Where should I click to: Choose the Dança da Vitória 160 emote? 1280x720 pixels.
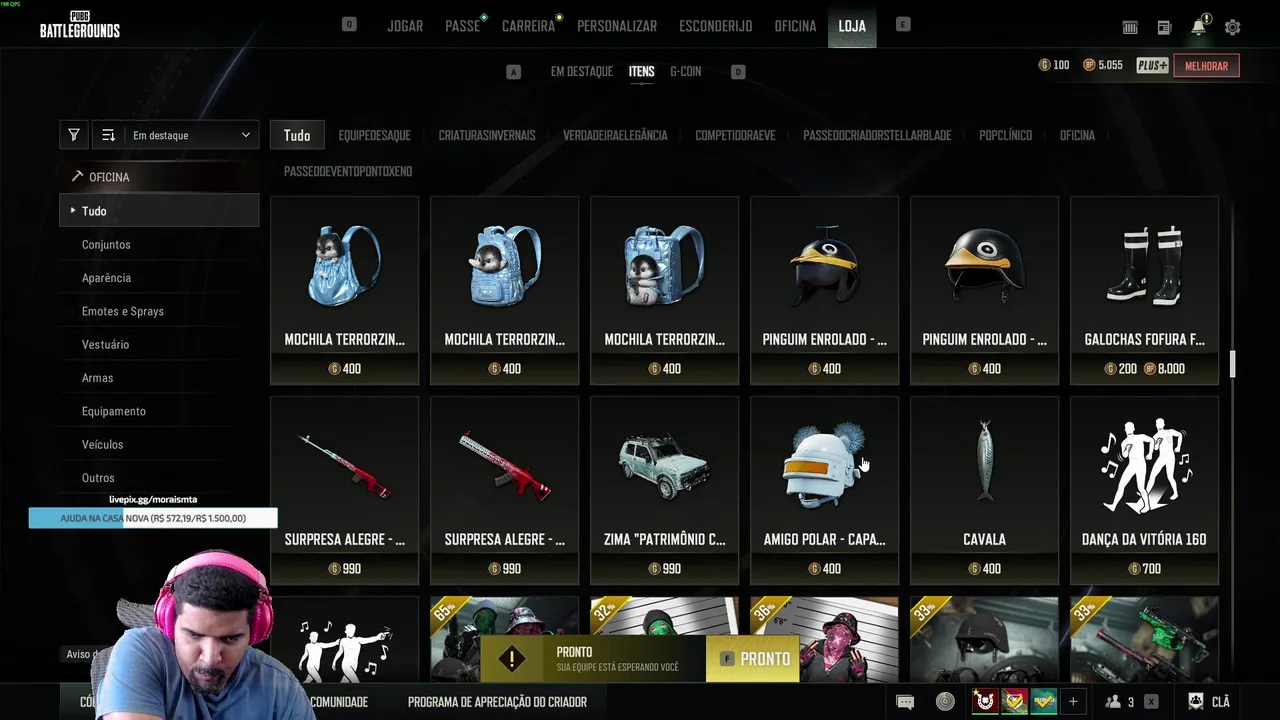click(1144, 490)
